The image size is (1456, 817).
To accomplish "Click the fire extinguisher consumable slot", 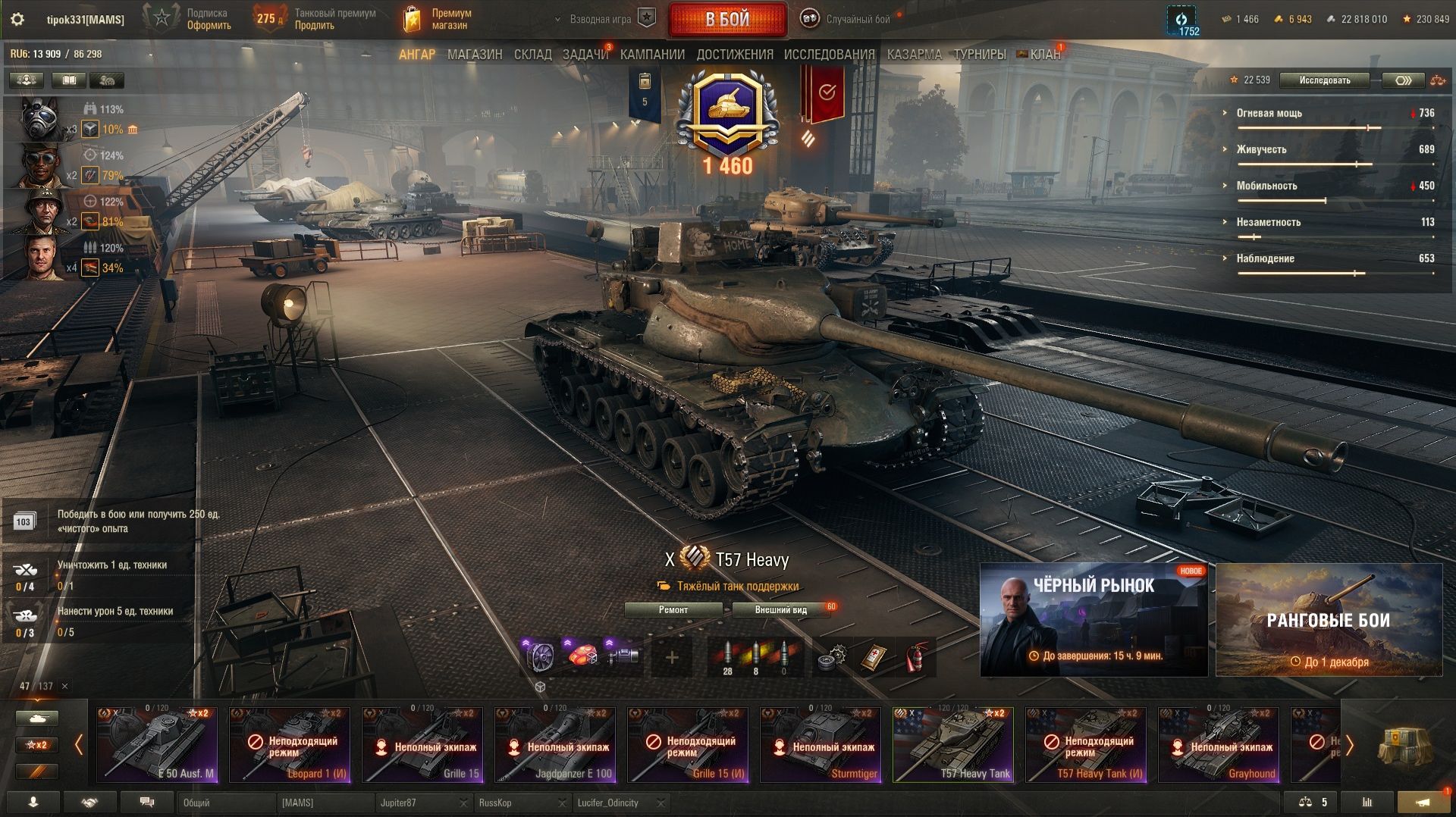I will [x=917, y=657].
